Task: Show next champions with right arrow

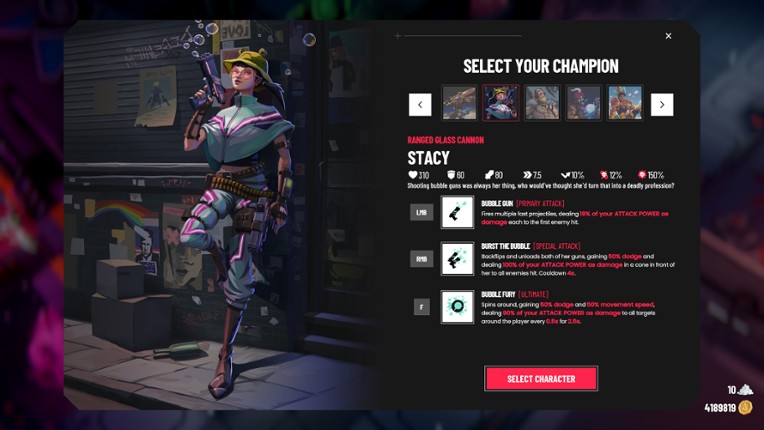Action: (x=662, y=104)
